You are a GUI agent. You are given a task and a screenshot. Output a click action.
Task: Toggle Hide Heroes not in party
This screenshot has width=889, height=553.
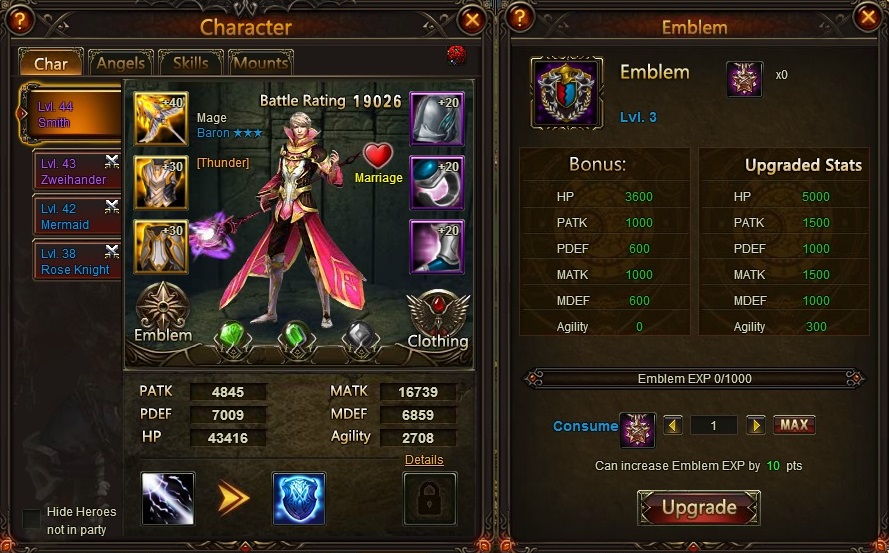(x=32, y=519)
